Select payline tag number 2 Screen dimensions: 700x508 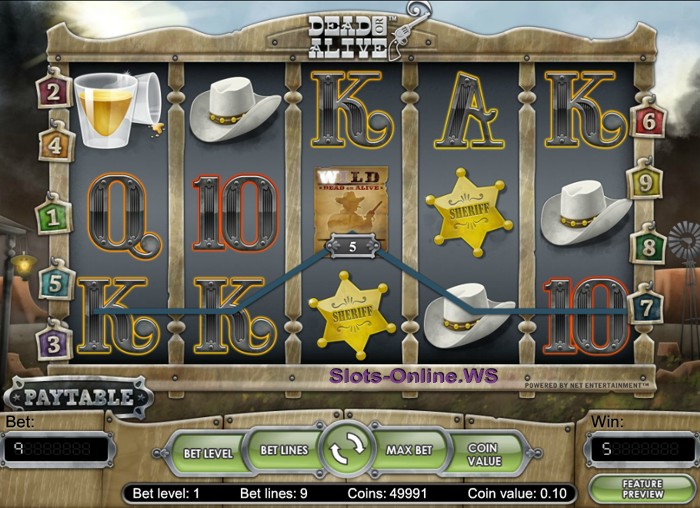click(x=54, y=92)
